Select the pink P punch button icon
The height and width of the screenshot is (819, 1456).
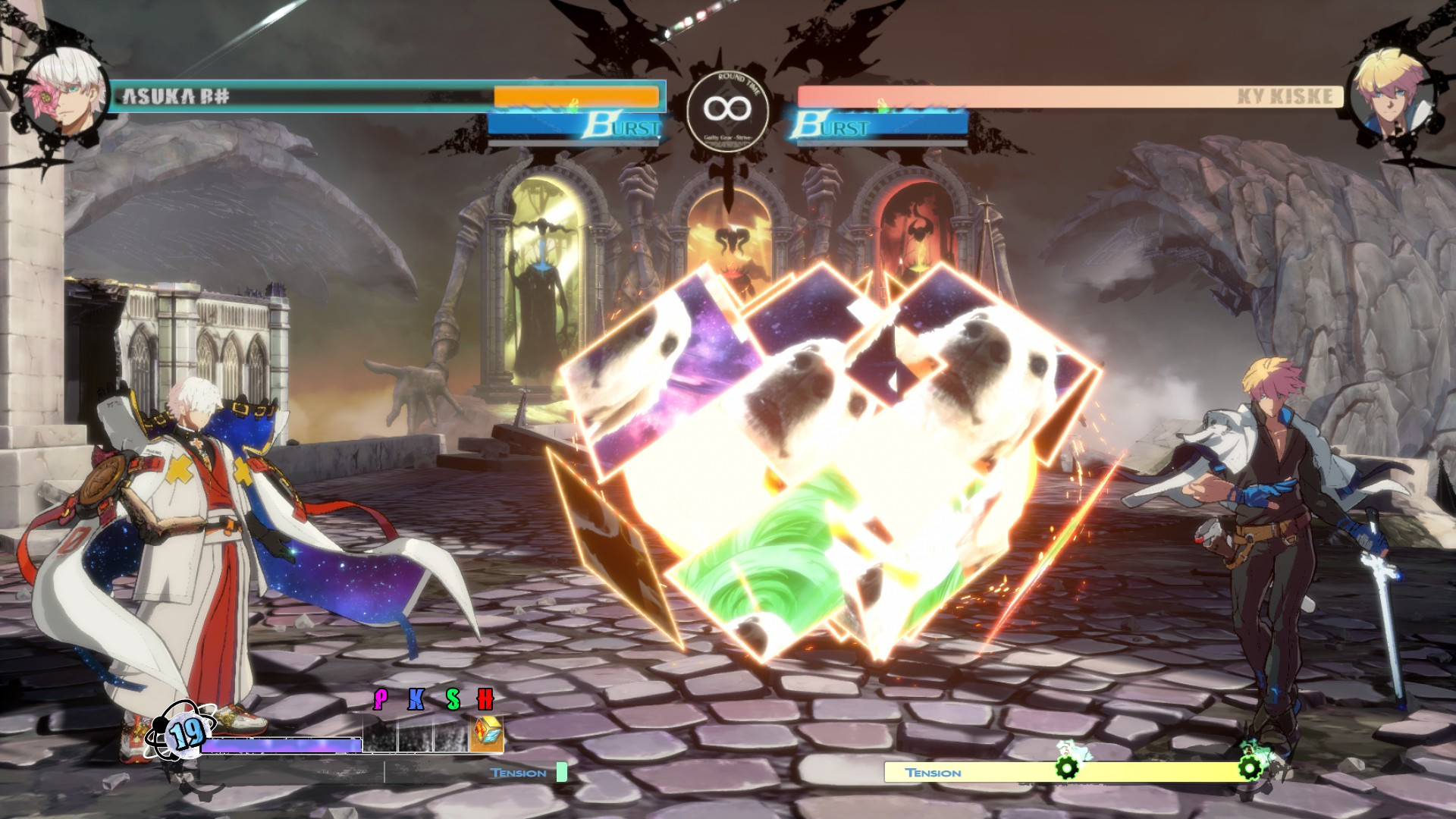pos(381,698)
